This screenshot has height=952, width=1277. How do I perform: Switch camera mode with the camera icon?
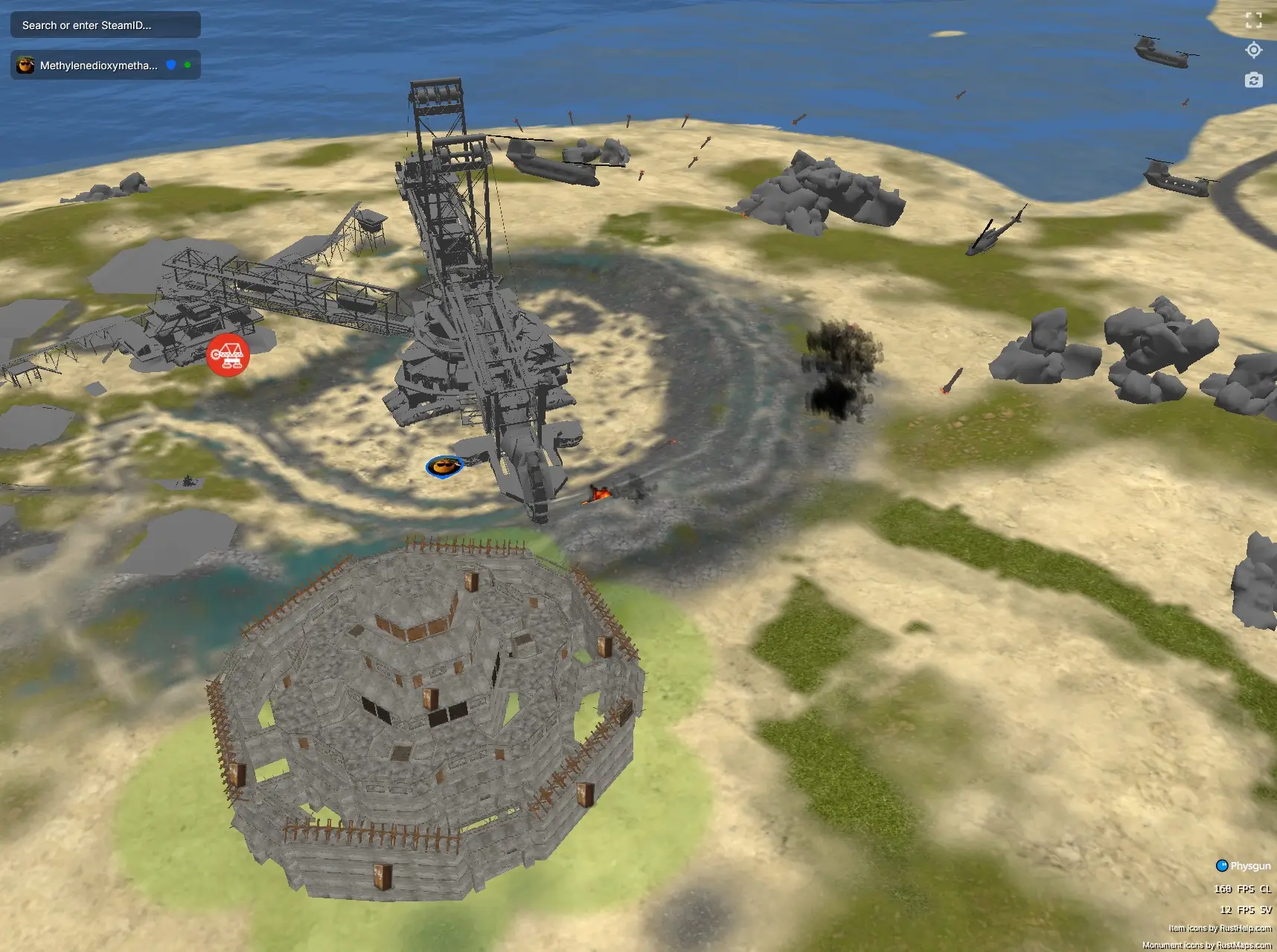1254,80
